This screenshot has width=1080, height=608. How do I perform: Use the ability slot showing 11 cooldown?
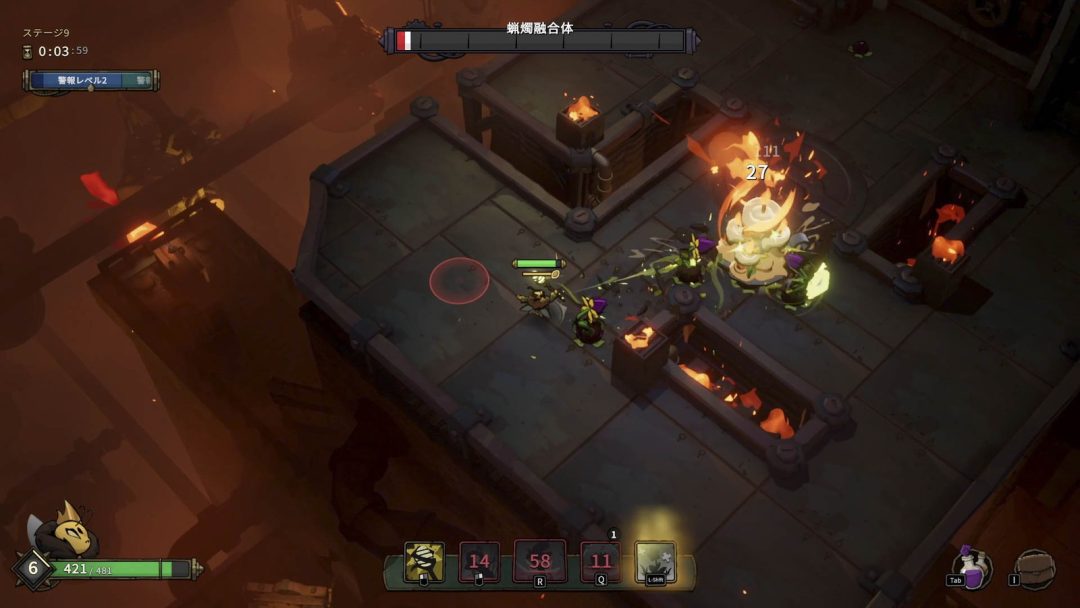point(600,562)
